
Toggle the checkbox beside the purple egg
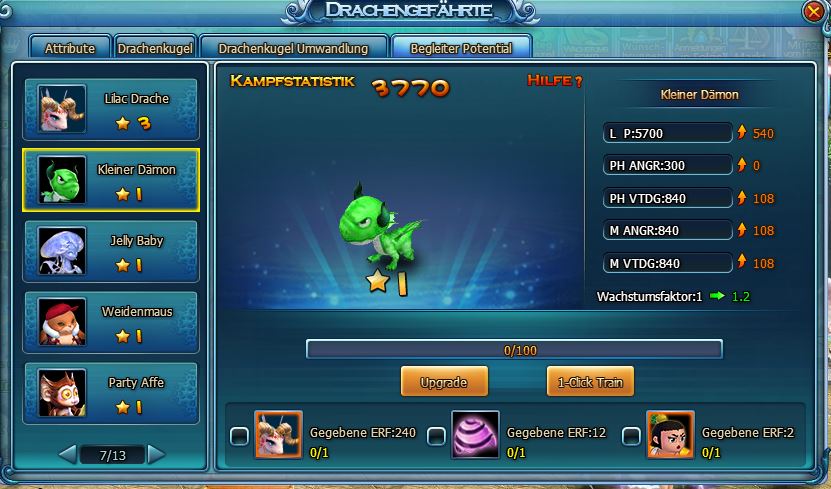click(436, 436)
